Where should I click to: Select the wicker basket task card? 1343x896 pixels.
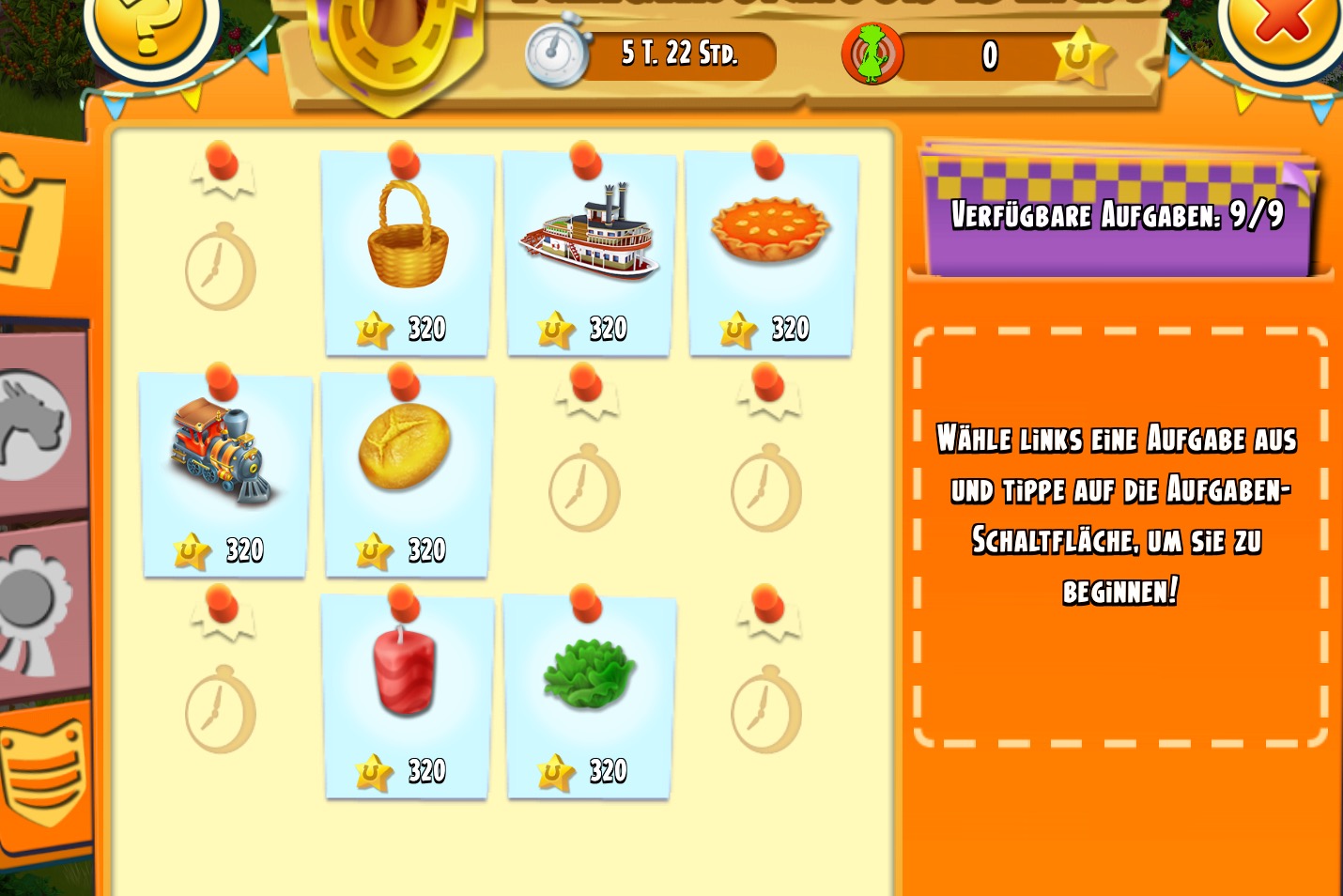point(408,254)
